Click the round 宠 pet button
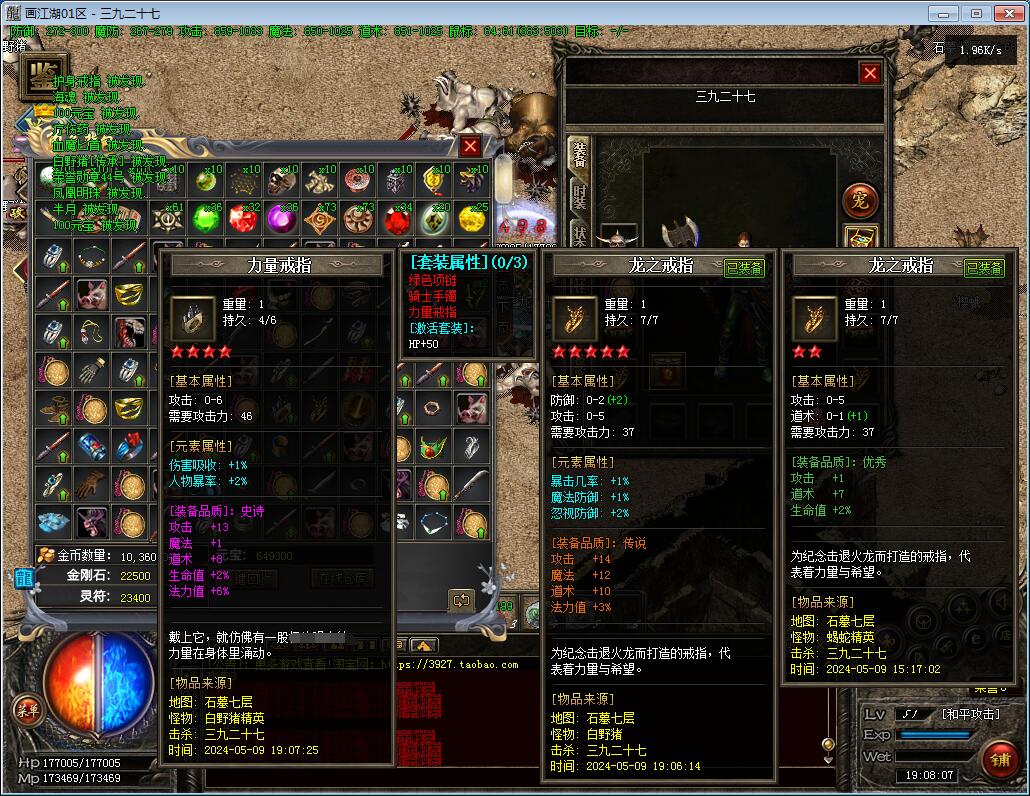Screen dimensions: 1030x796 click(860, 199)
